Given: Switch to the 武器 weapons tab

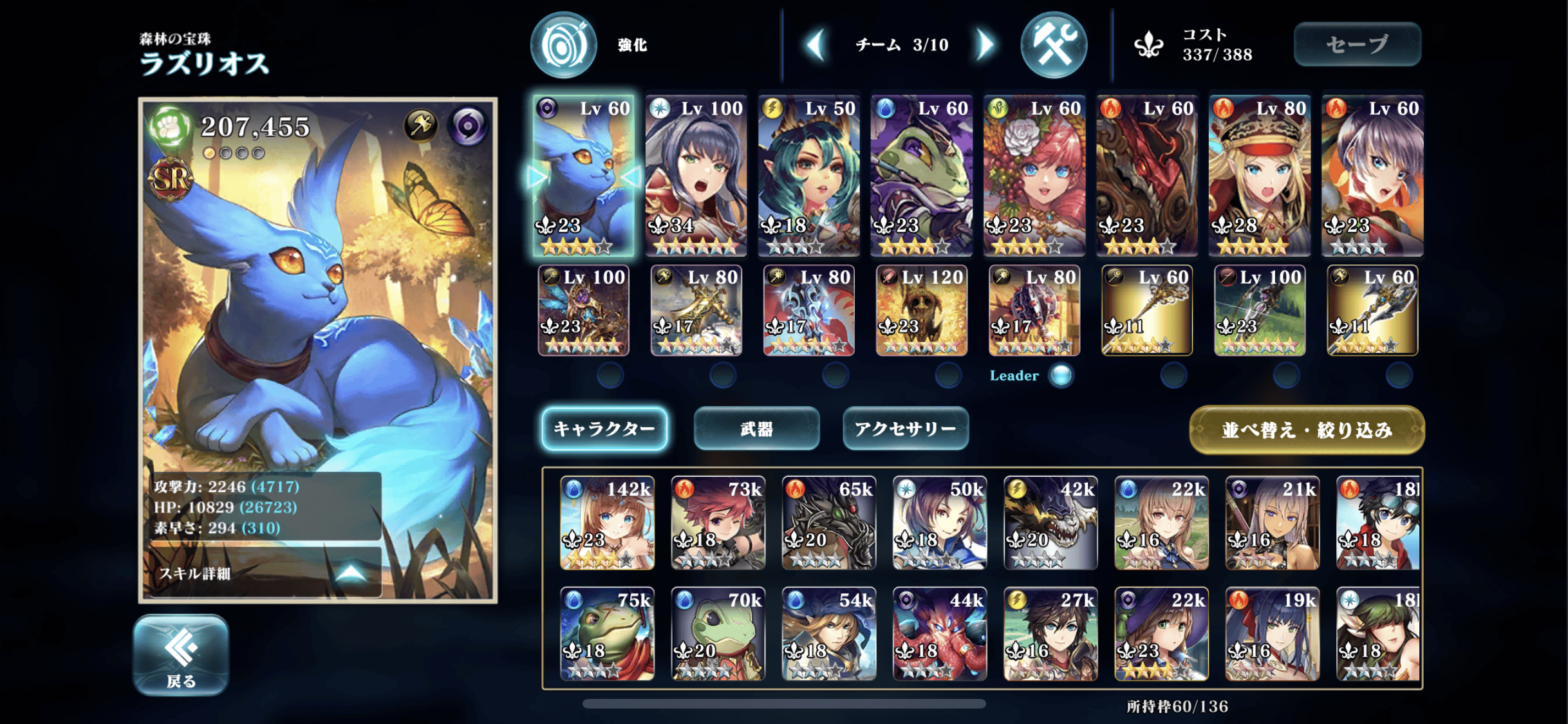Looking at the screenshot, I should click(756, 429).
